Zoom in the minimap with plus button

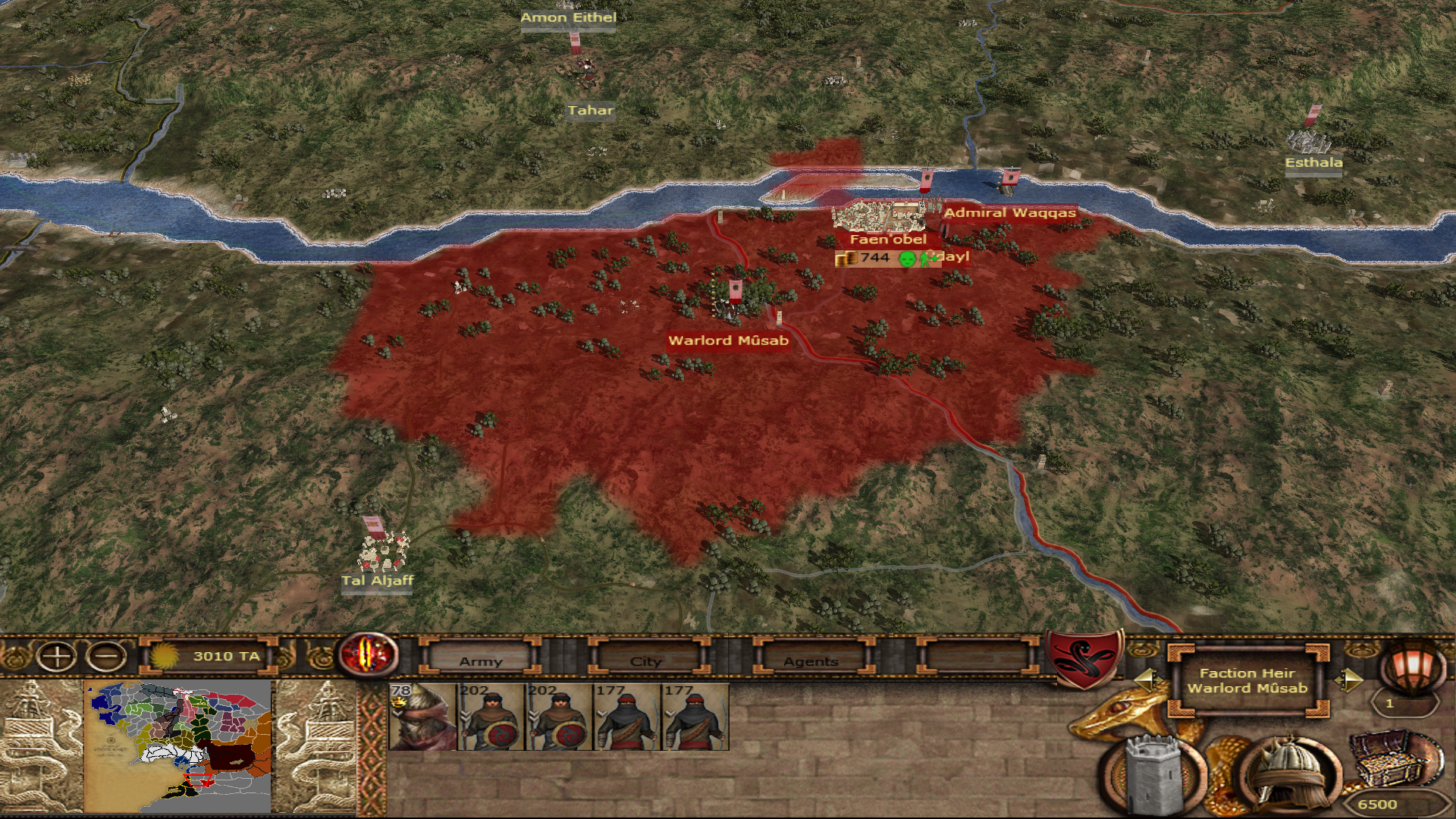click(x=55, y=657)
